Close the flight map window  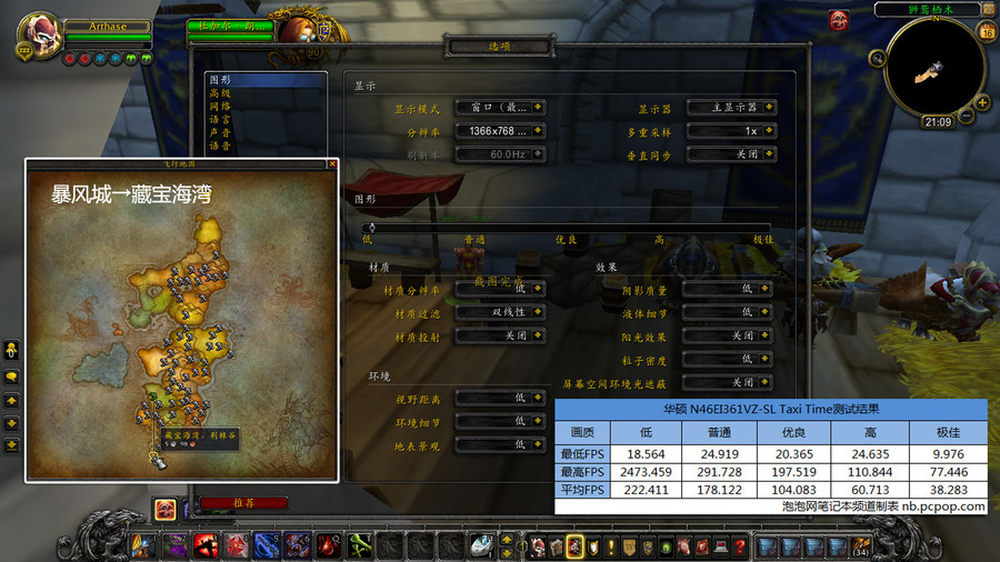[x=333, y=163]
